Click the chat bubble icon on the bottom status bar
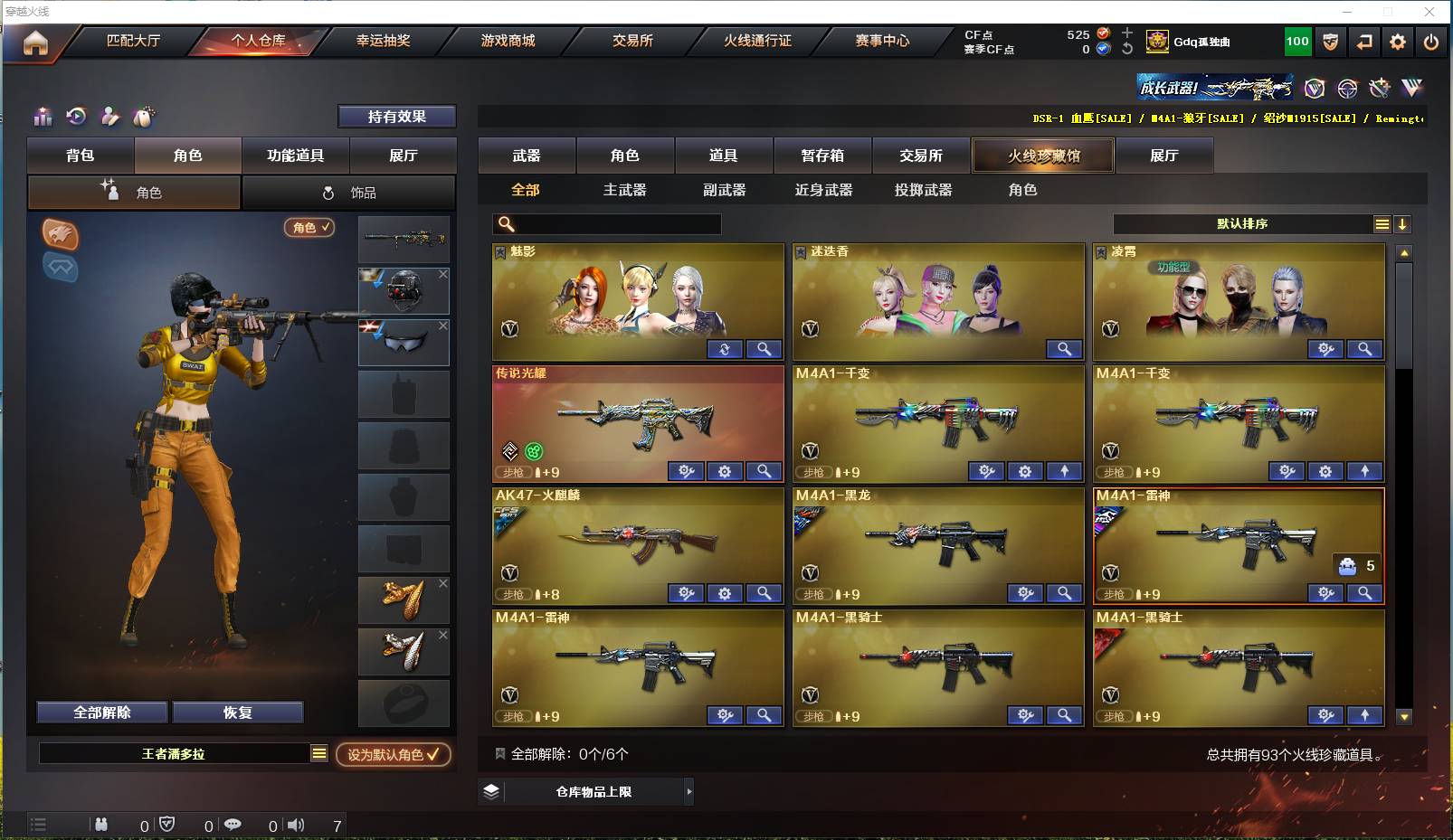The height and width of the screenshot is (840, 1453). click(x=233, y=825)
